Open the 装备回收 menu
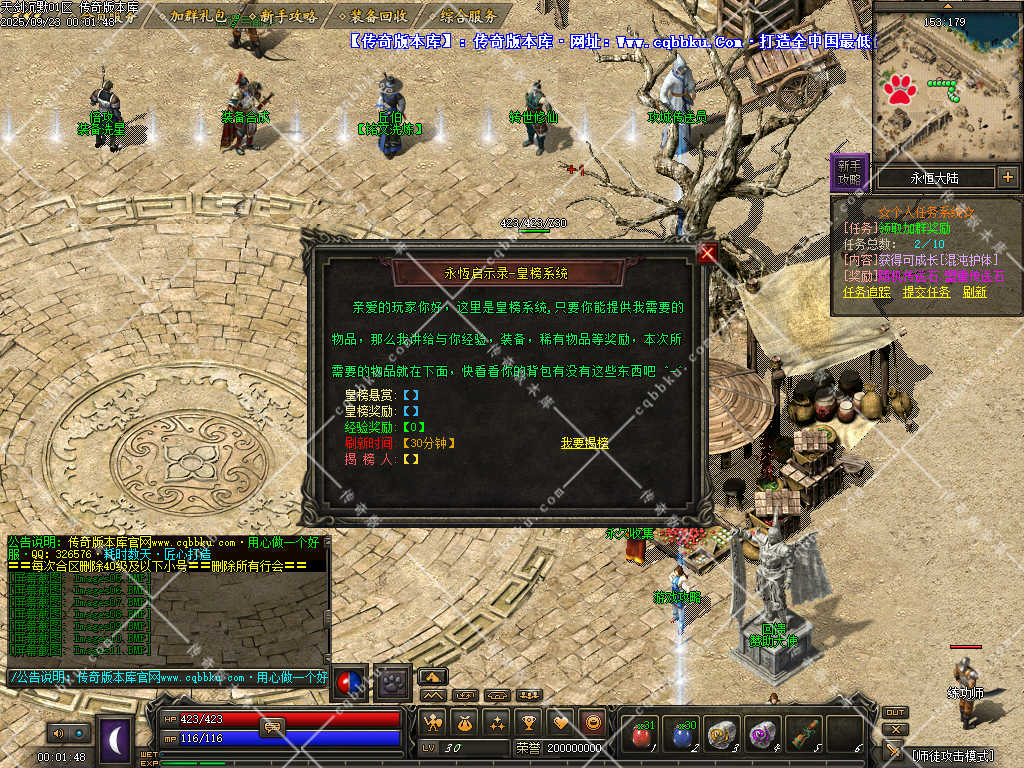Image resolution: width=1024 pixels, height=768 pixels. point(378,16)
